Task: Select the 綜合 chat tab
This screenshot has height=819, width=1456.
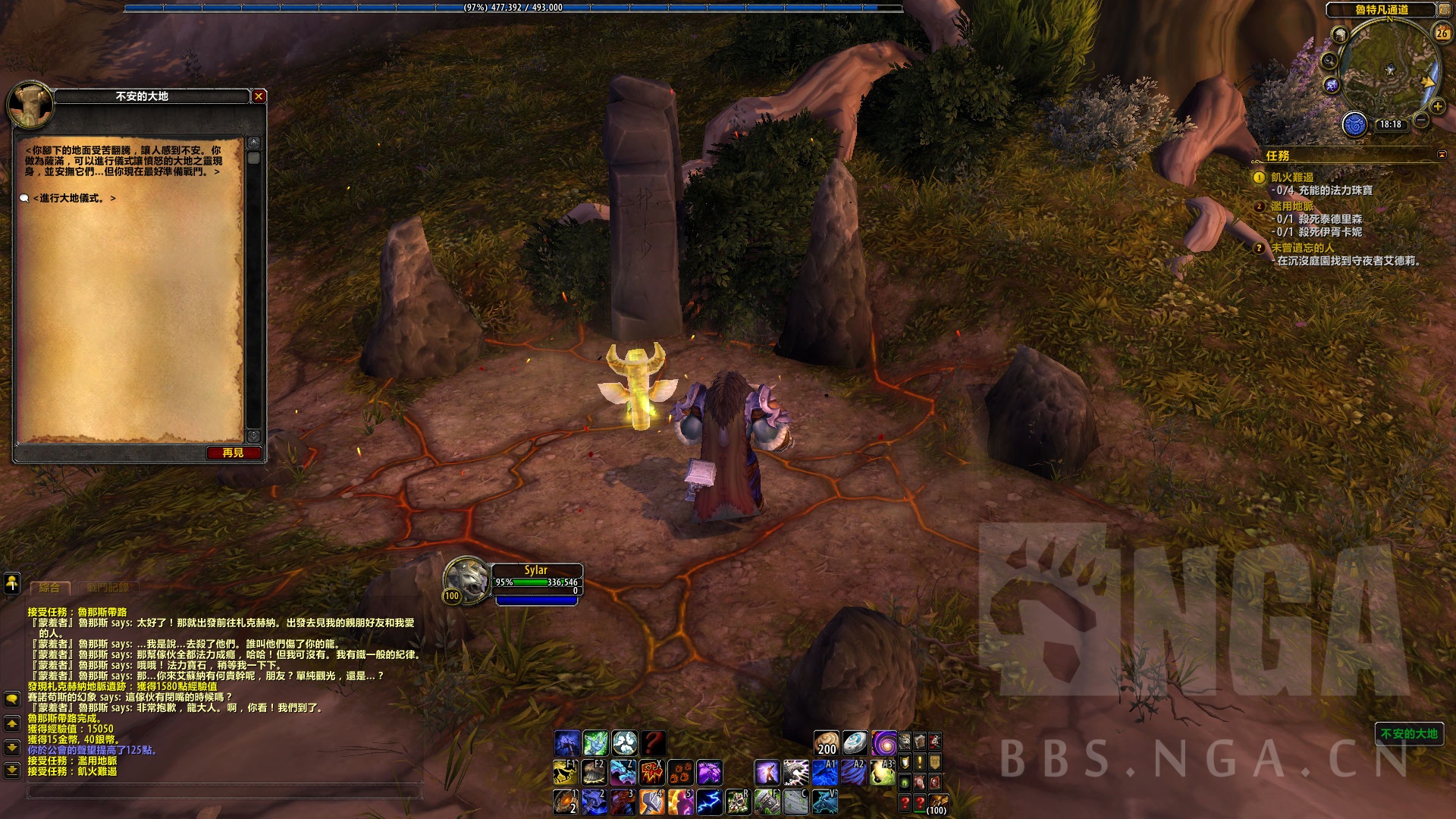Action: pos(49,588)
